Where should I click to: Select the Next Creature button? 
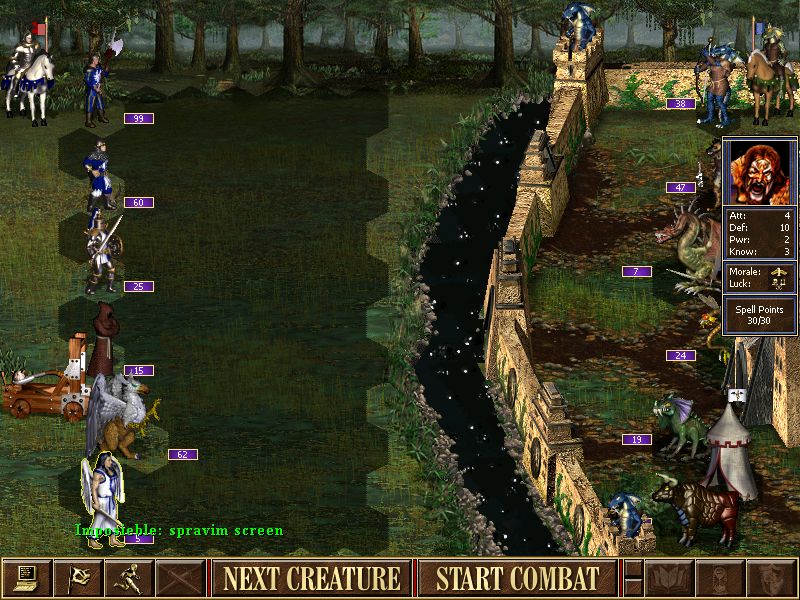[x=312, y=578]
